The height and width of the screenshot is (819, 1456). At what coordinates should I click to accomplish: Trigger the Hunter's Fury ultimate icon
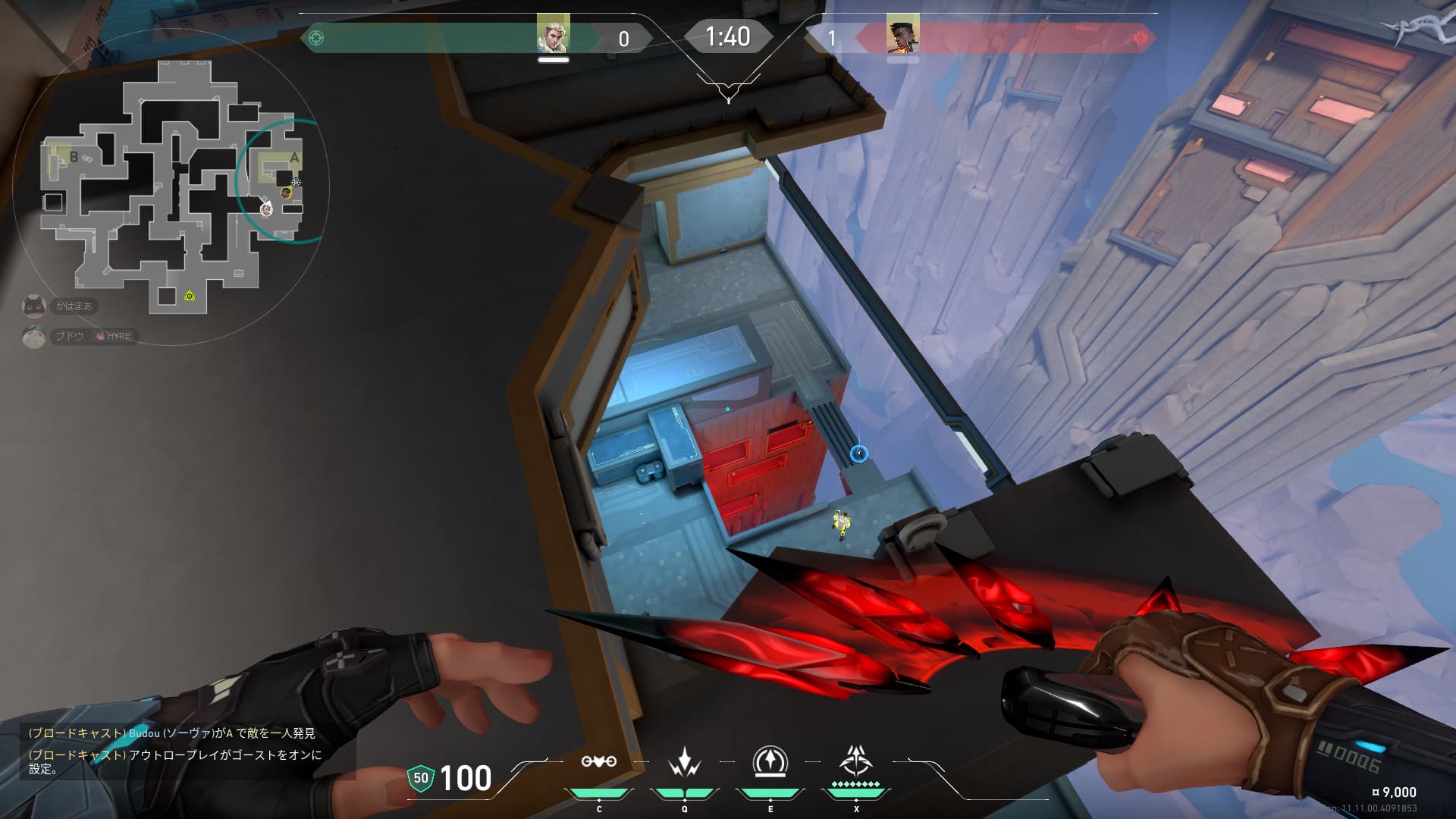(x=856, y=760)
